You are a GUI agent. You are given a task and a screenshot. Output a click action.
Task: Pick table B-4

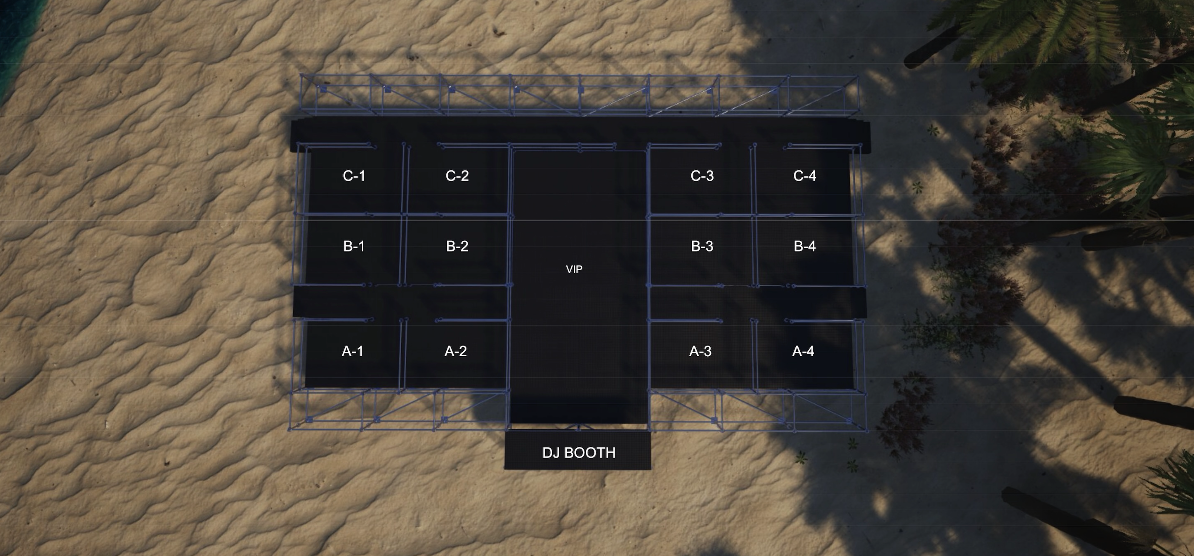[x=805, y=247]
